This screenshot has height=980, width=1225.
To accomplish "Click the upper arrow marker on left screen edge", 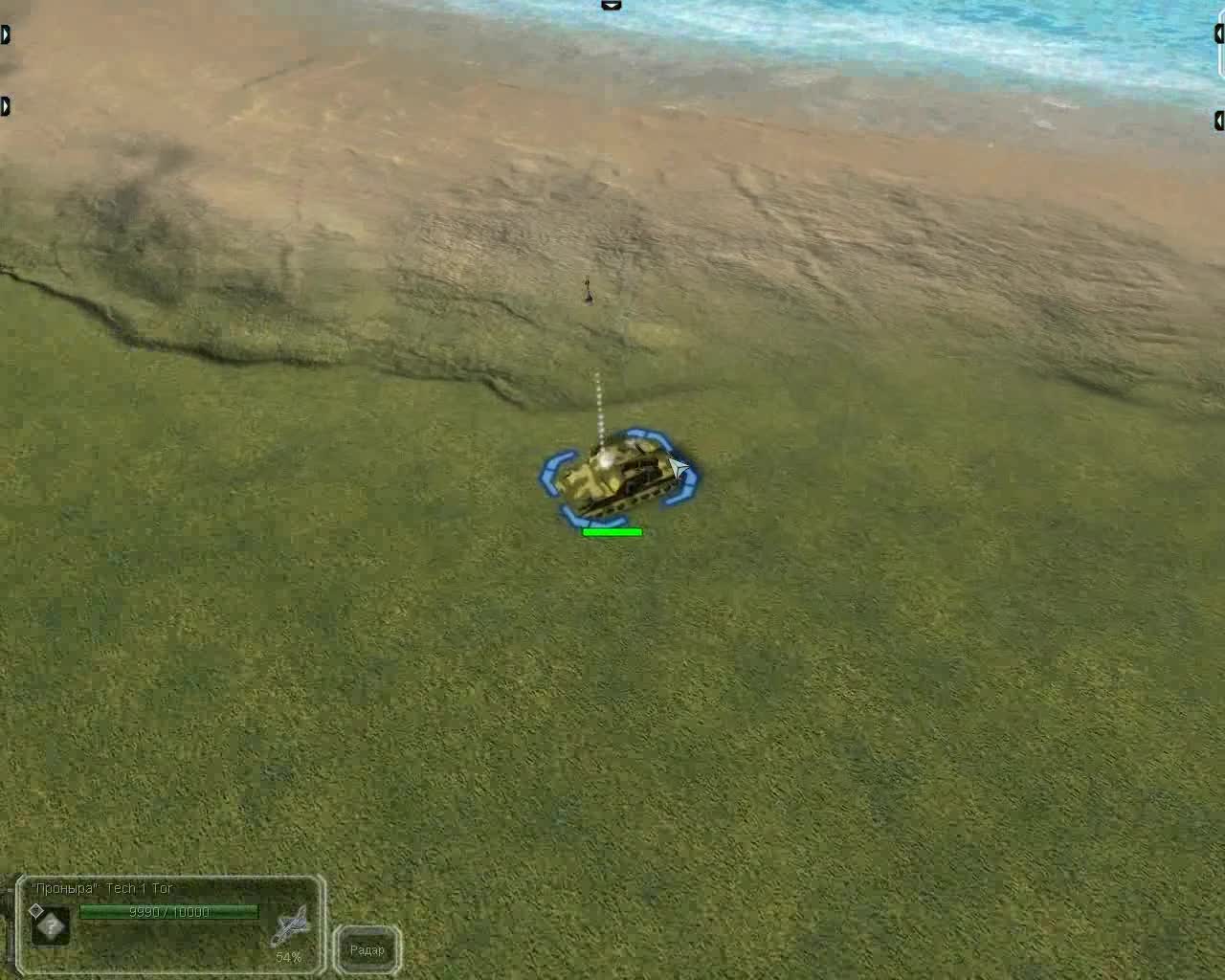I will [x=5, y=34].
